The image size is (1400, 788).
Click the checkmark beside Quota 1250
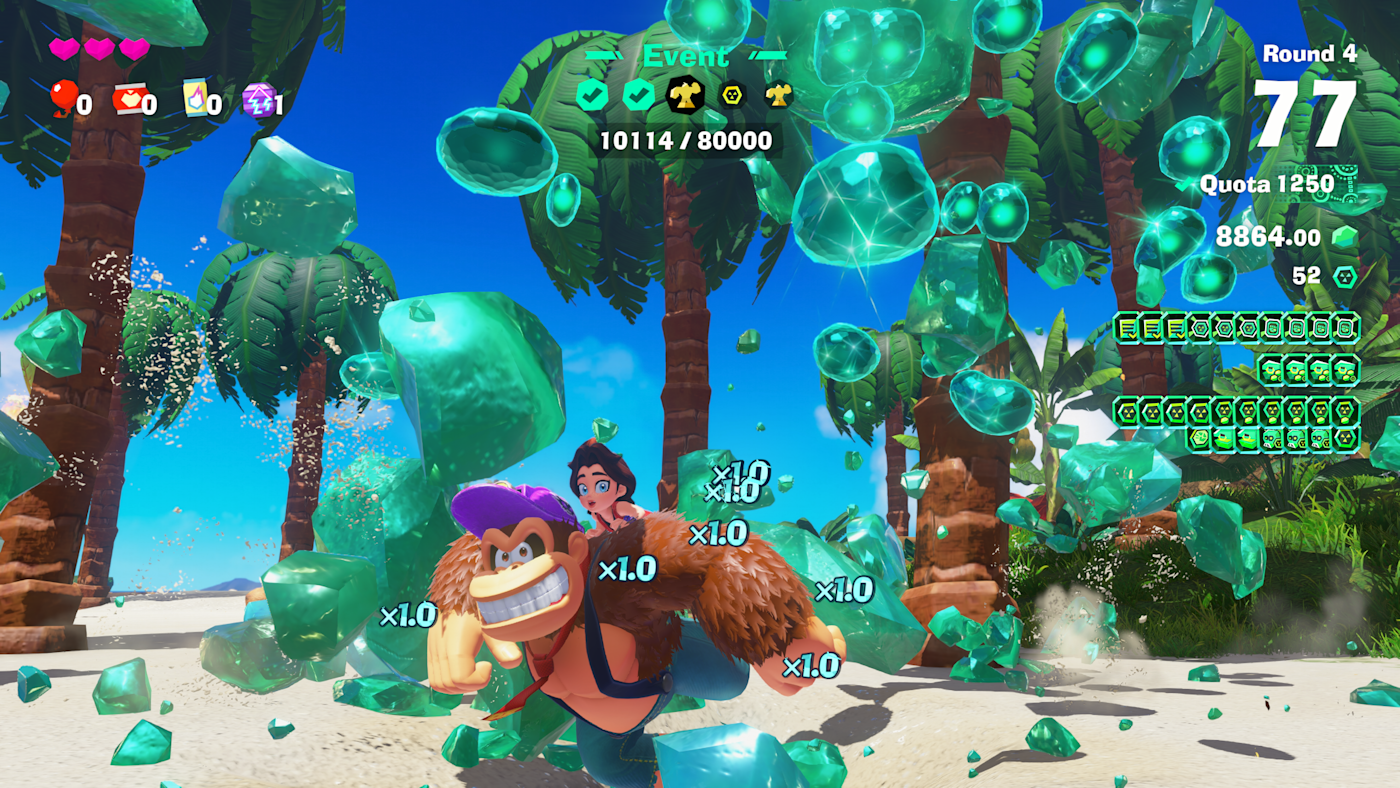tap(1182, 185)
